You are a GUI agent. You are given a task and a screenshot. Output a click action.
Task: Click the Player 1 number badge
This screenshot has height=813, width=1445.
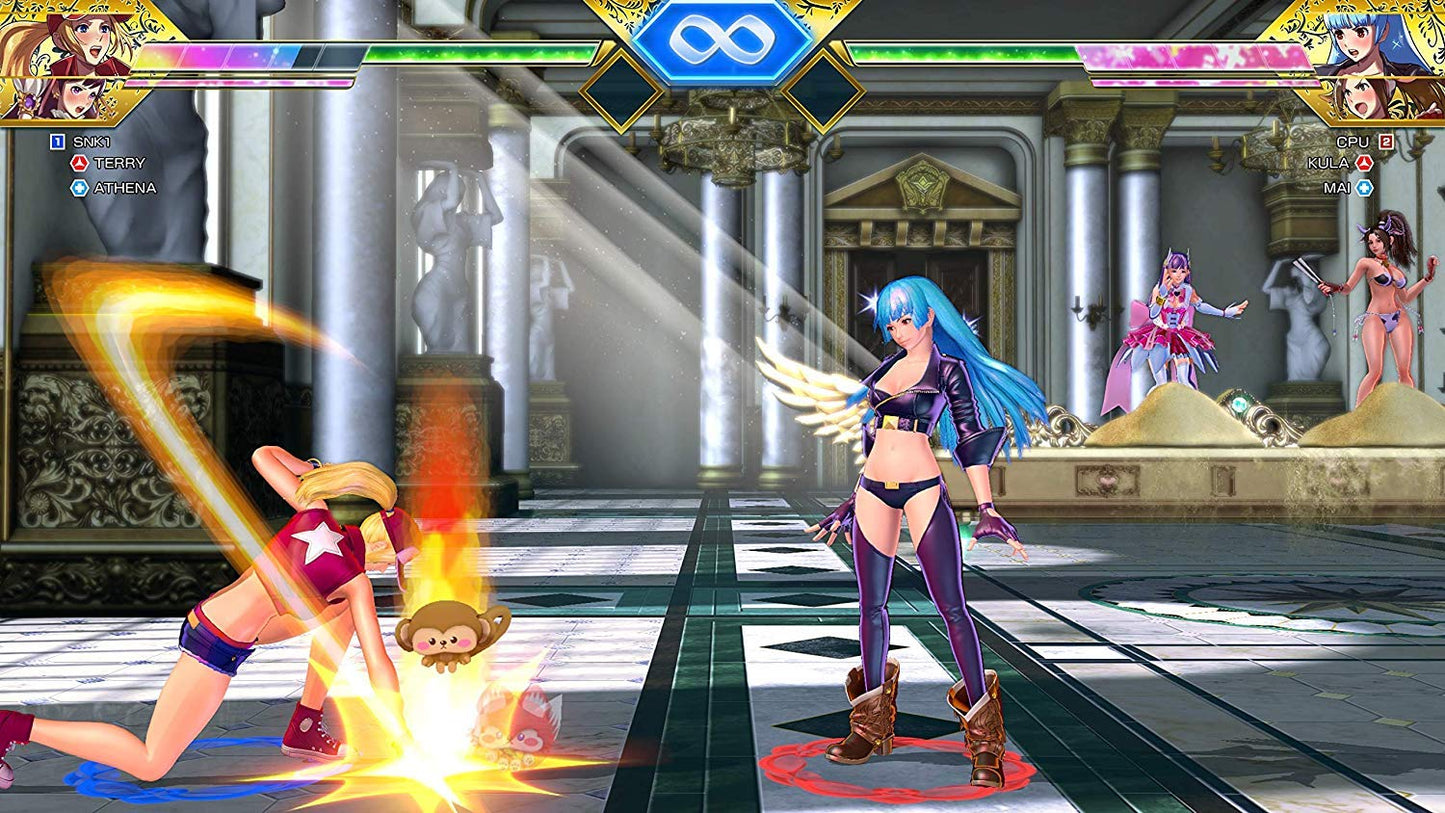coord(58,141)
